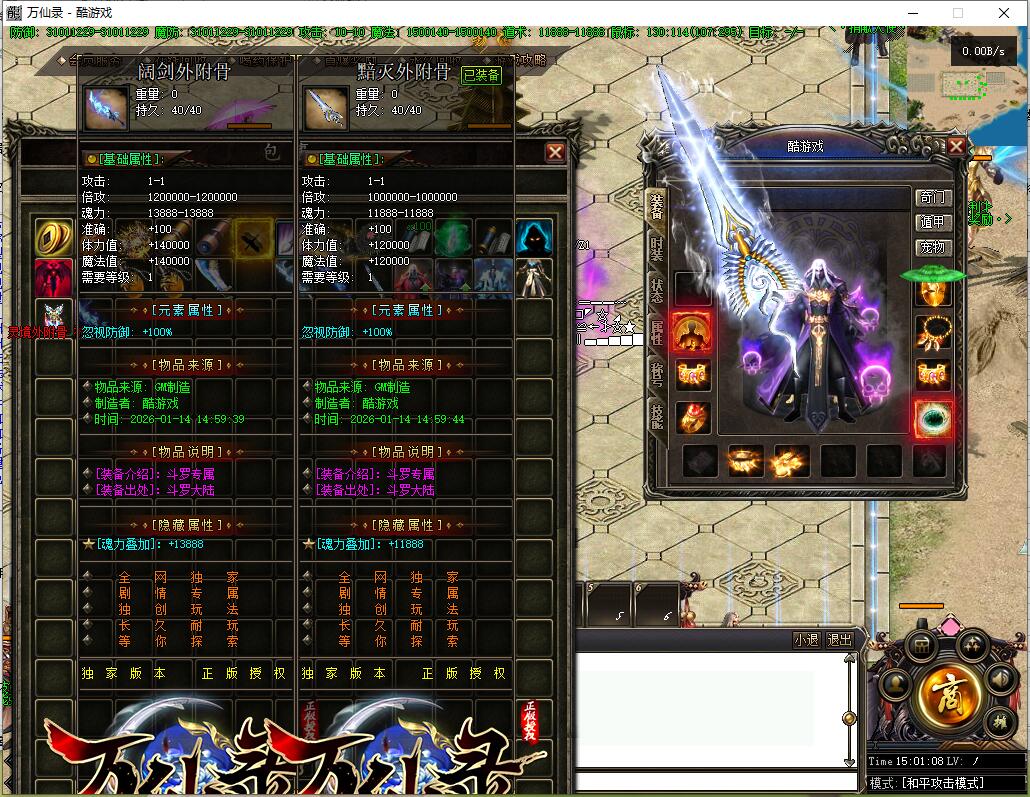Open the 奇门 panel

coord(932,197)
